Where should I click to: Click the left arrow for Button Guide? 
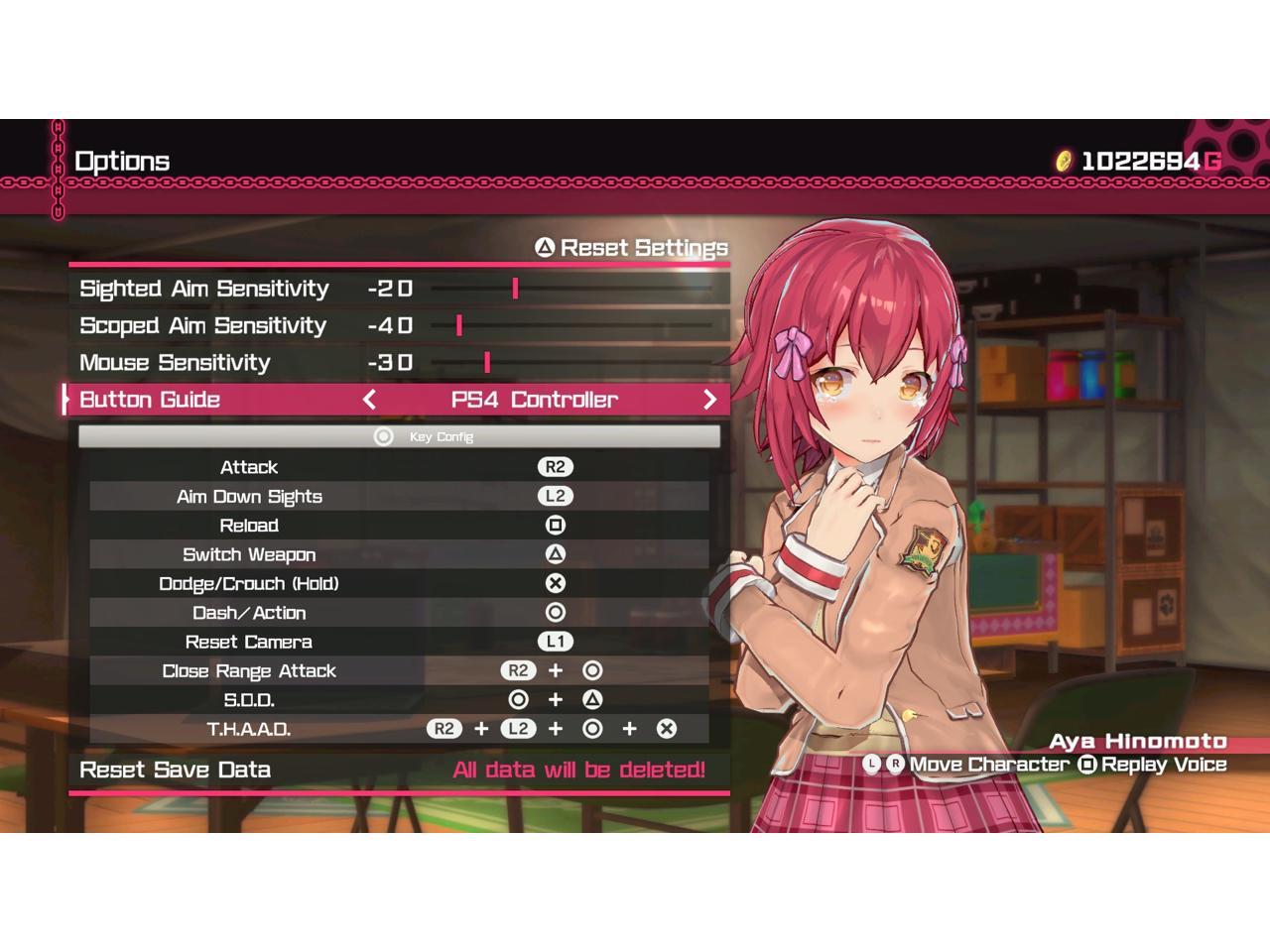369,400
